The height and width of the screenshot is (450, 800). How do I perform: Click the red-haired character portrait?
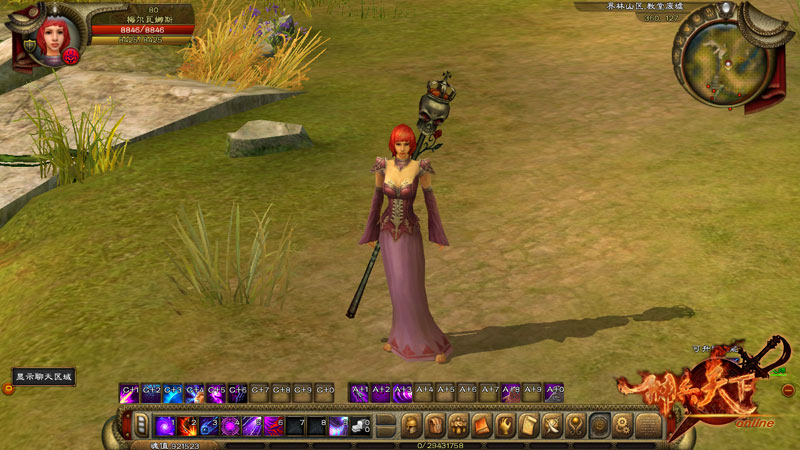tap(51, 38)
